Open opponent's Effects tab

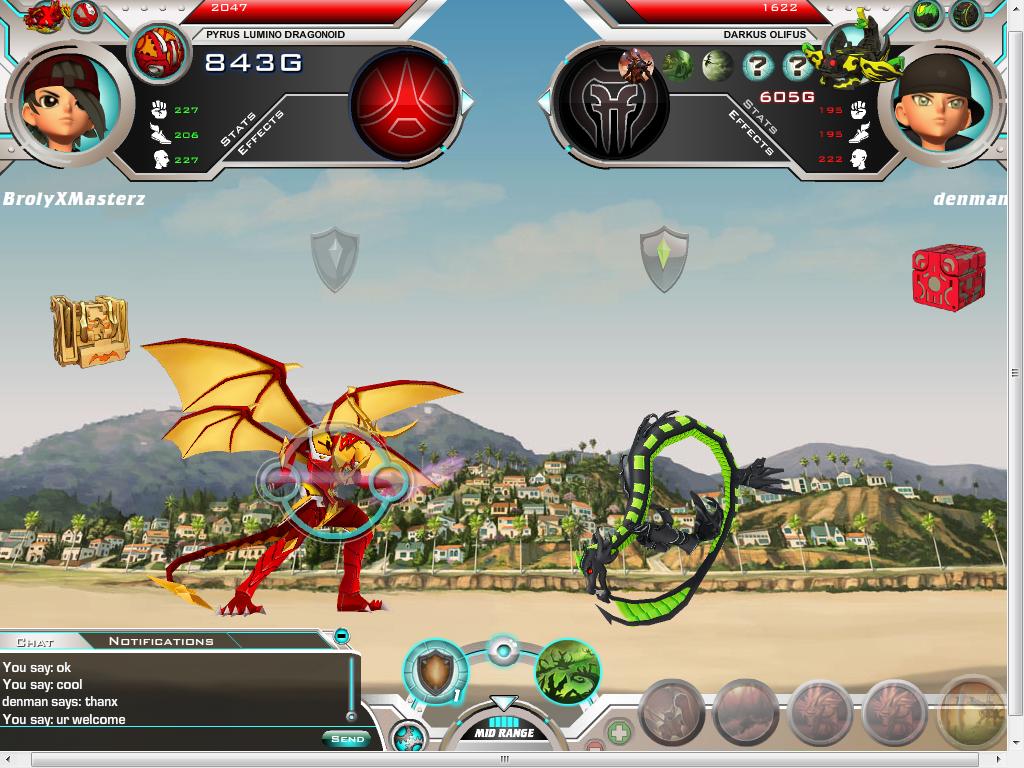[749, 133]
